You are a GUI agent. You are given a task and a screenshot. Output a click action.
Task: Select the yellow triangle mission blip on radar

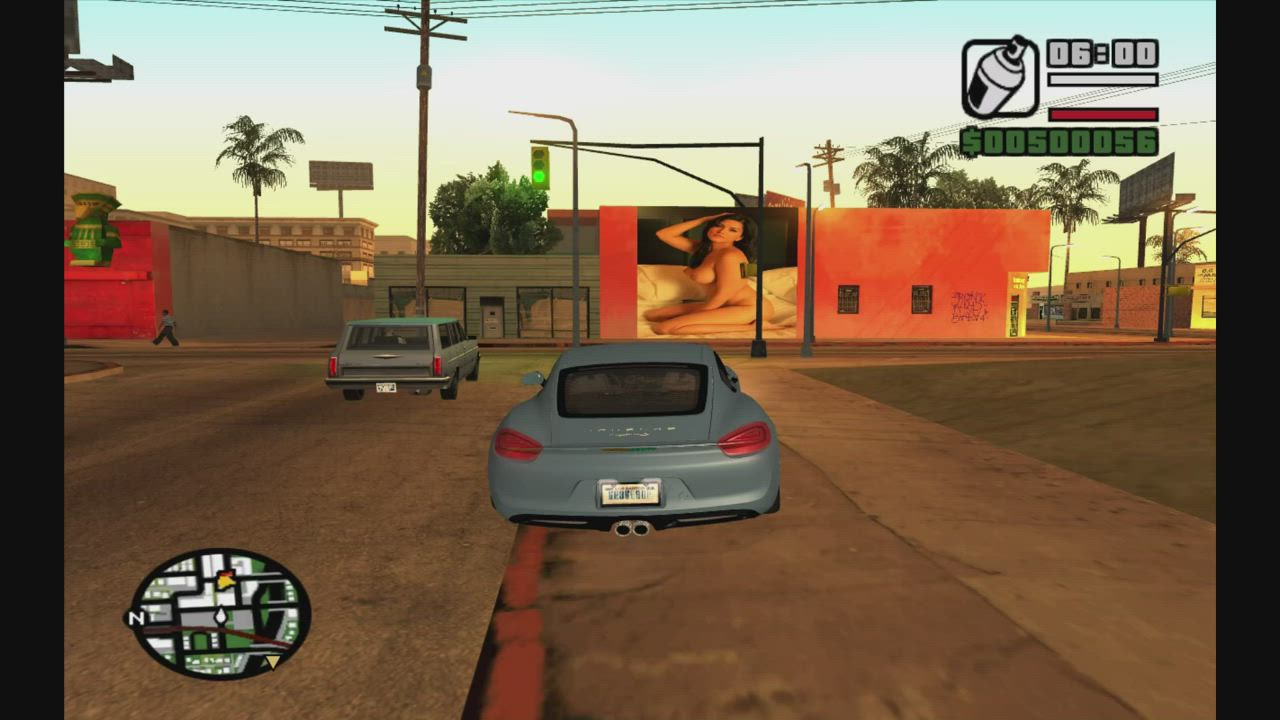[225, 582]
